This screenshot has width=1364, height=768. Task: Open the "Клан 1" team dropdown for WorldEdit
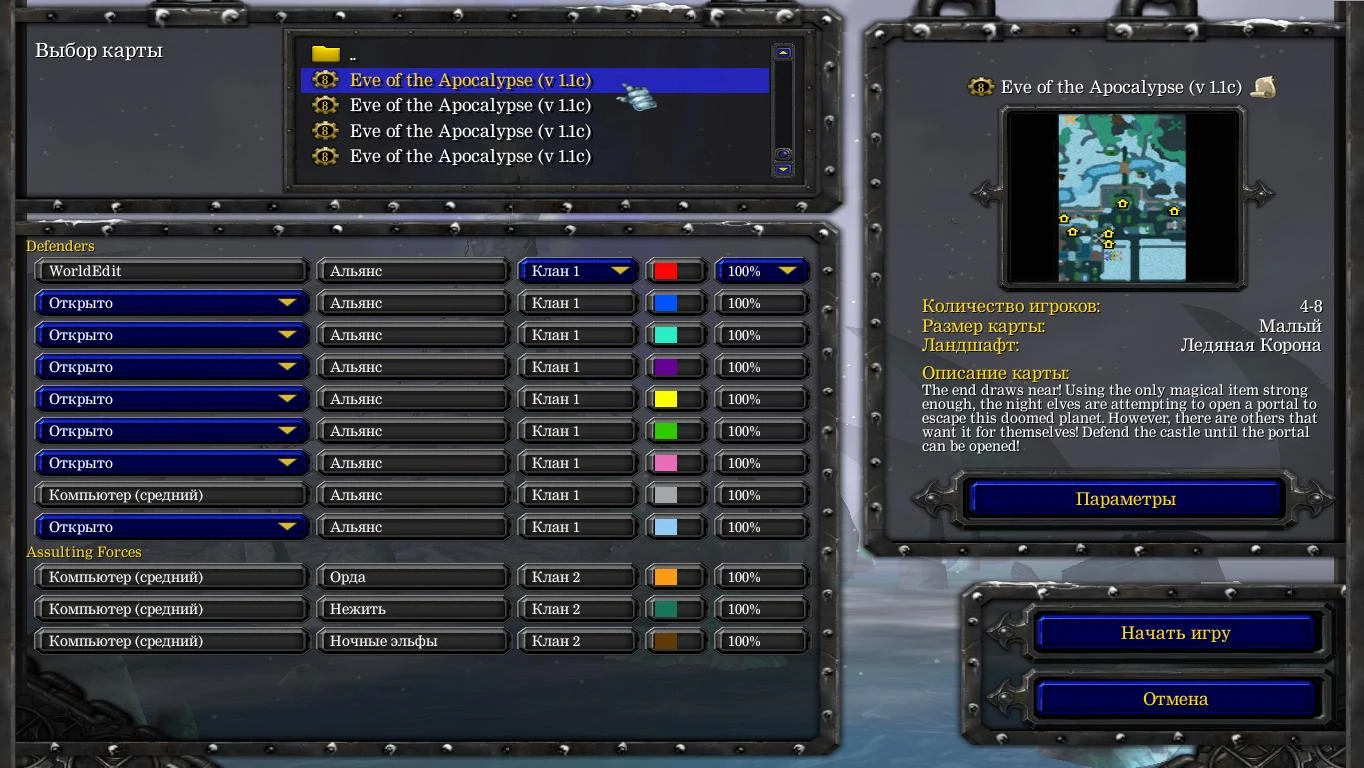tap(576, 270)
